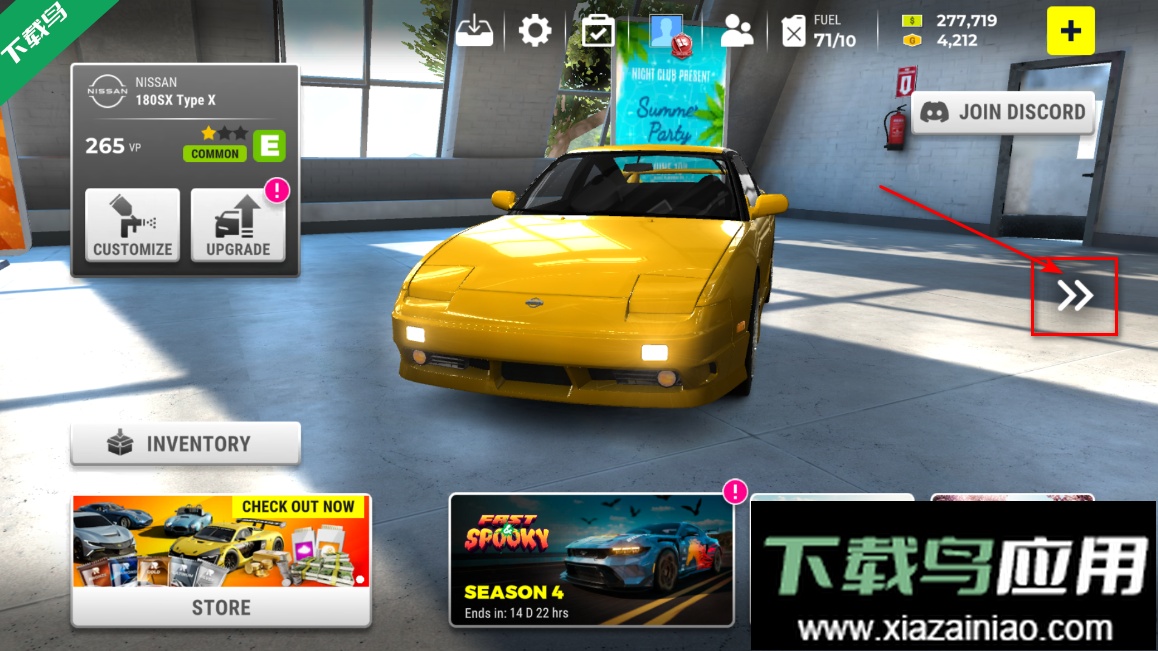Screen dimensions: 1158x651
Task: Open the tasks checklist icon
Action: [598, 31]
